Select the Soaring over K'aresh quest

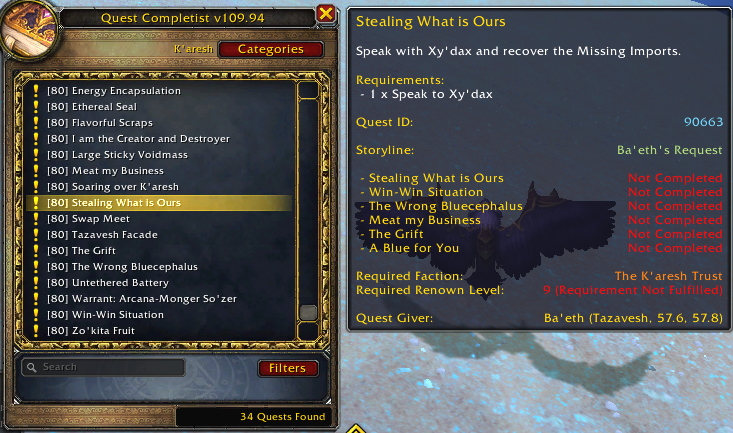pos(125,187)
